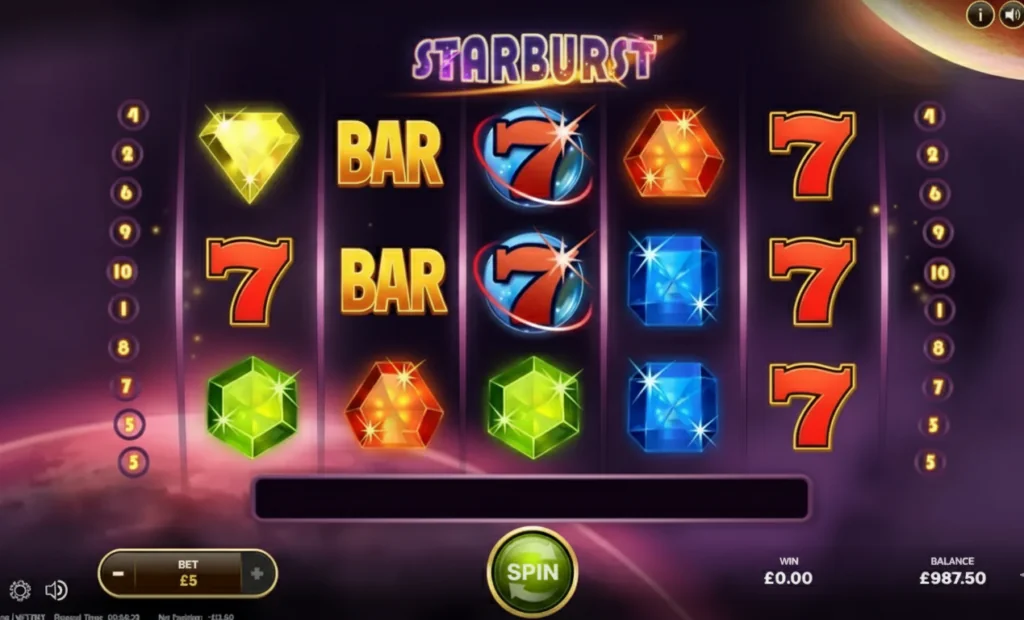Decrease the bet with the minus button
Image resolution: width=1024 pixels, height=620 pixels.
point(118,574)
